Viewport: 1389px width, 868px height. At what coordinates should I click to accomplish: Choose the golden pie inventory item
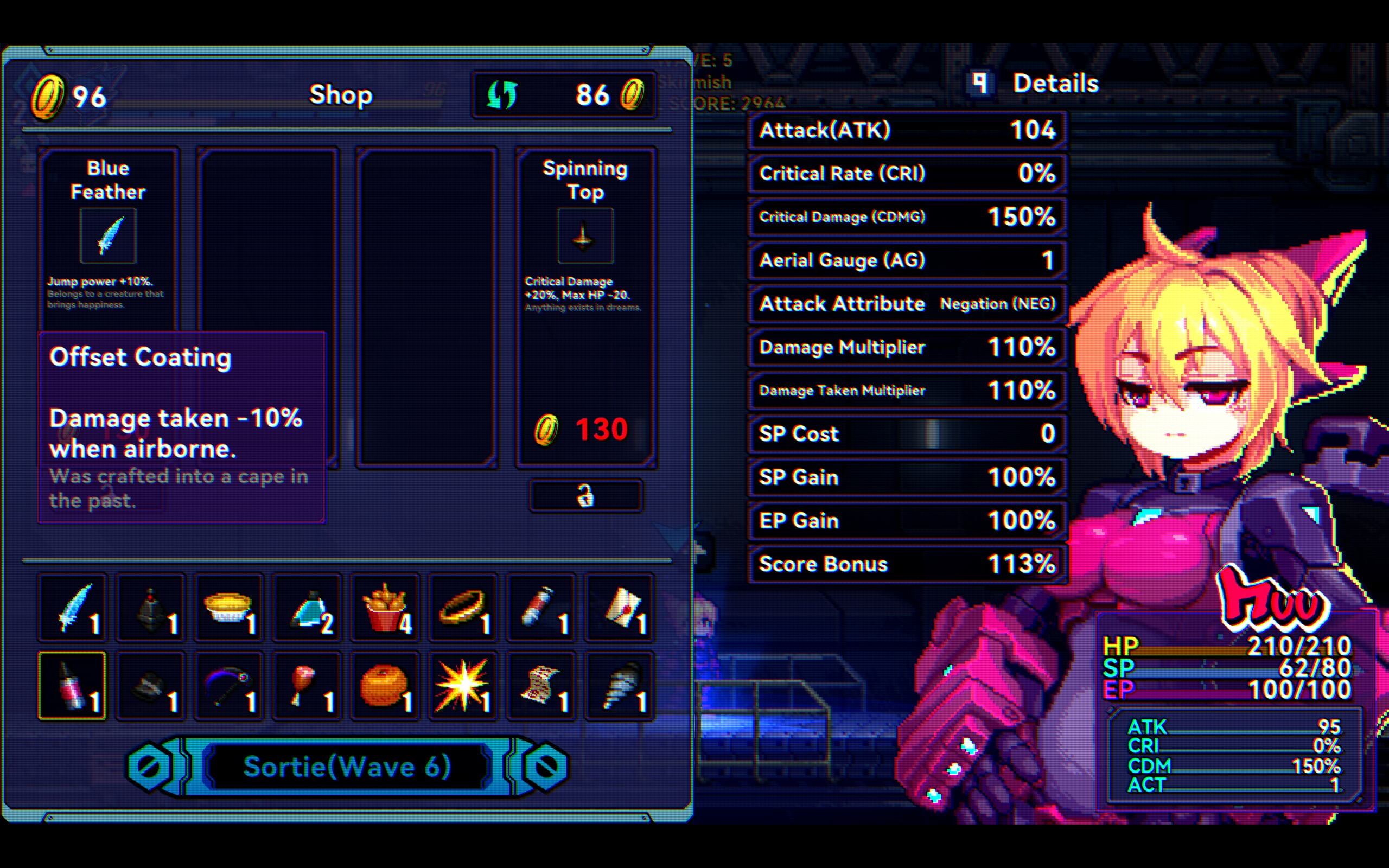228,608
